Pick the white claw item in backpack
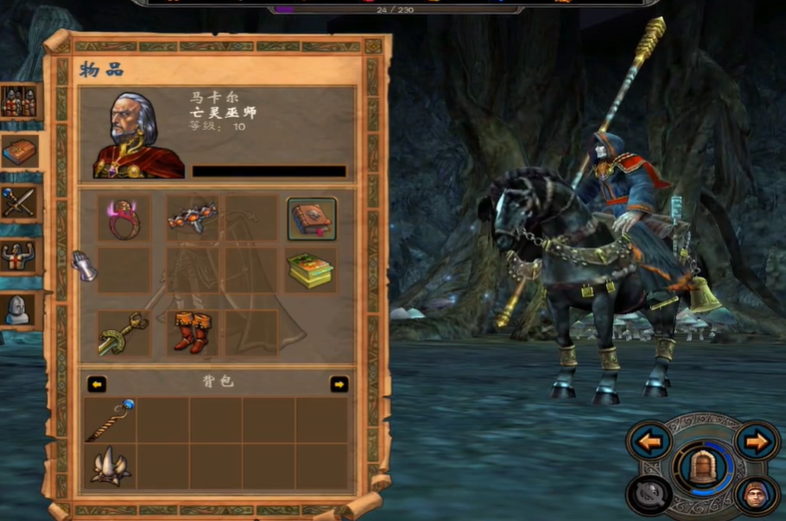This screenshot has height=521, width=786. coord(109,467)
